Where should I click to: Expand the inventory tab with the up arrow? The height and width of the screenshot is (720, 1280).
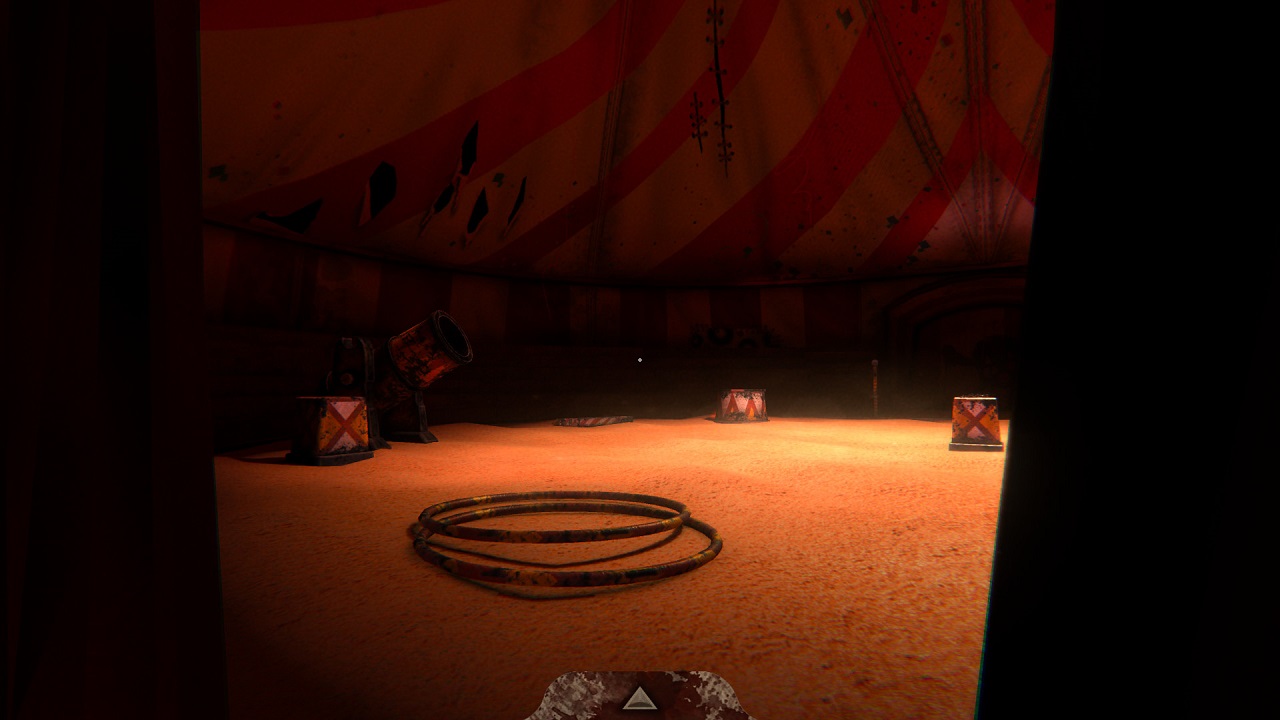639,698
